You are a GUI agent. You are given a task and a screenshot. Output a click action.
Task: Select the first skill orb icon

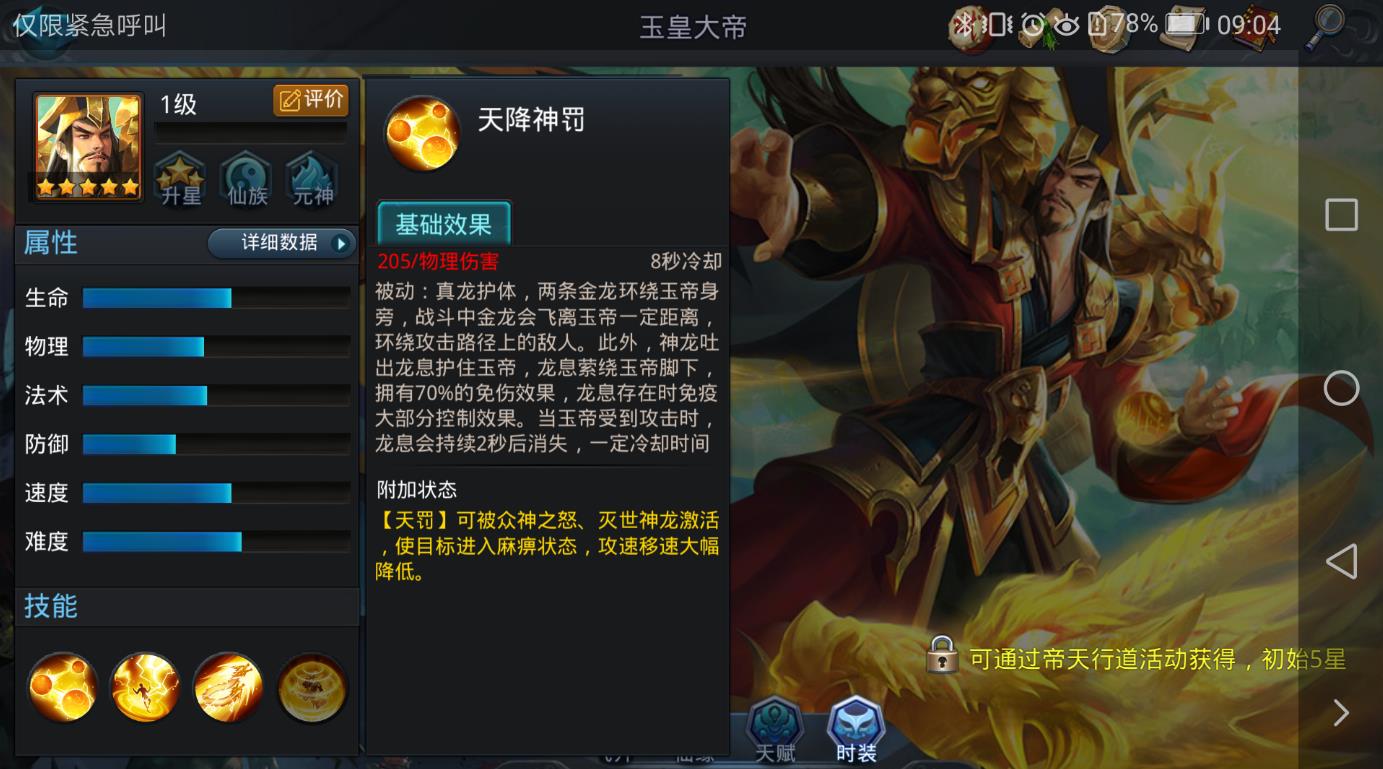pyautogui.click(x=62, y=686)
